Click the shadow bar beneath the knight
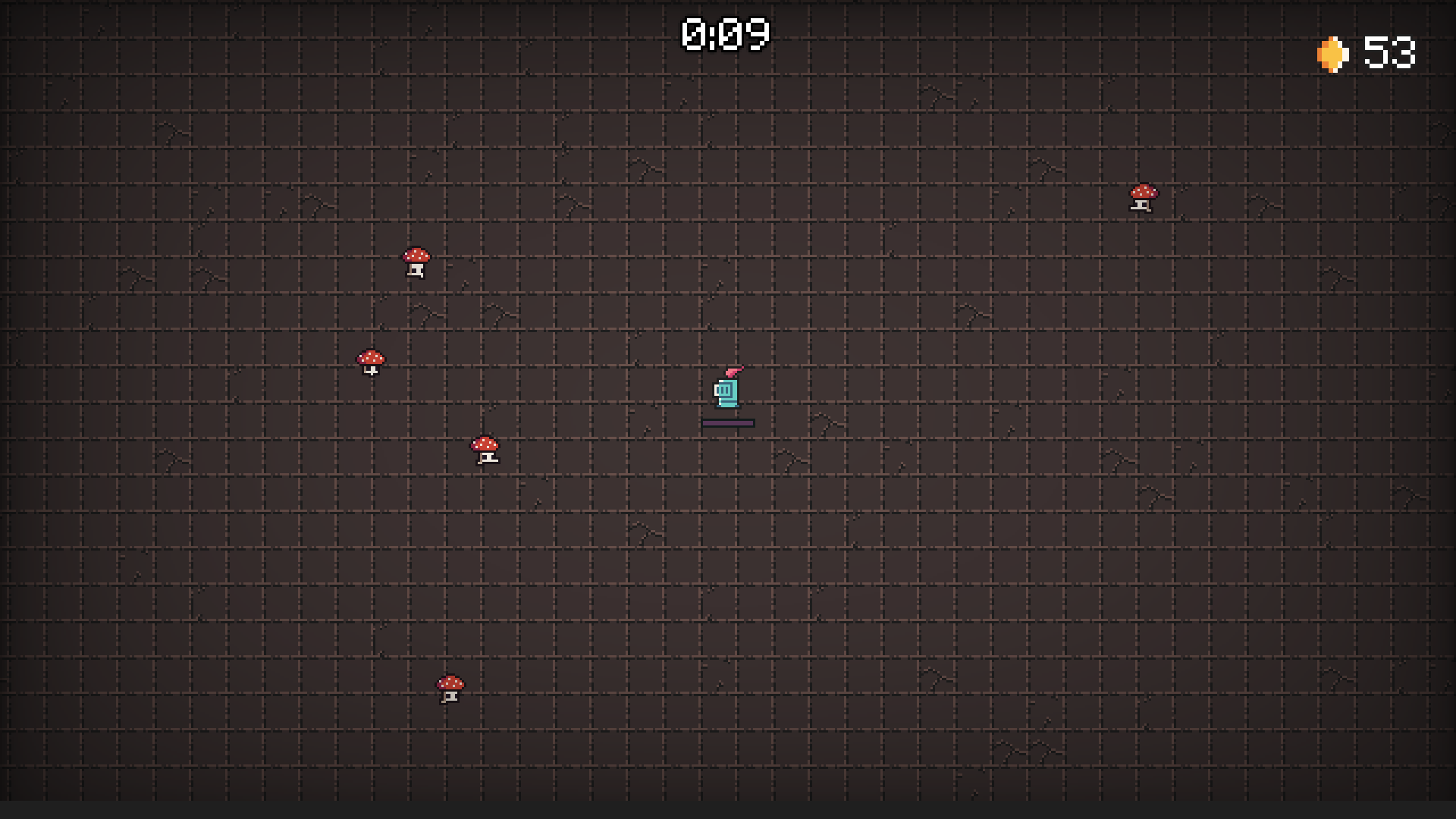This screenshot has height=819, width=1456. [727, 422]
